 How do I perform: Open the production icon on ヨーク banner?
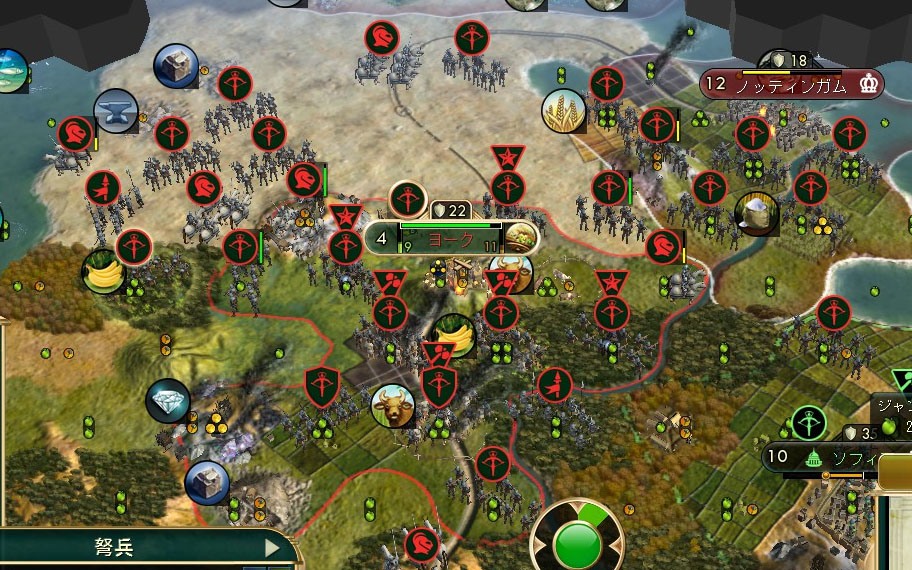519,238
